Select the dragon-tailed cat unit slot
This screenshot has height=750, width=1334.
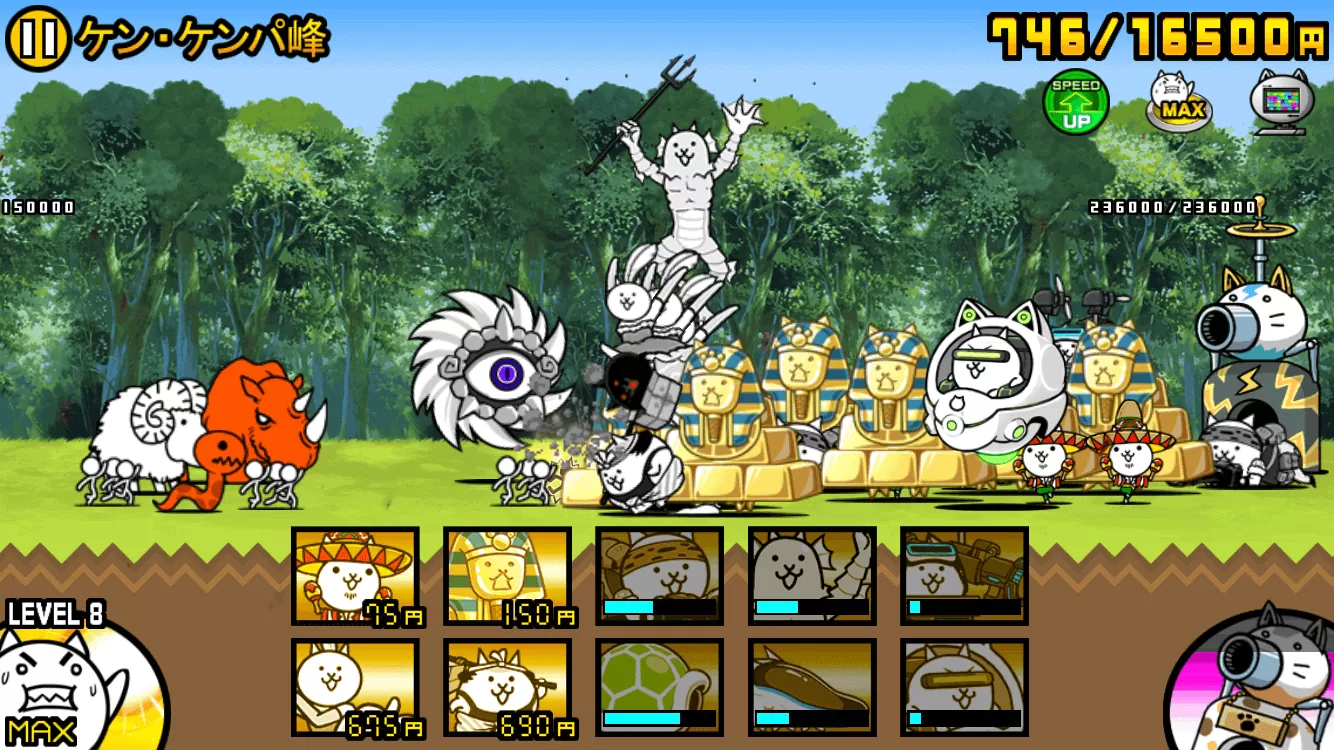click(x=812, y=576)
